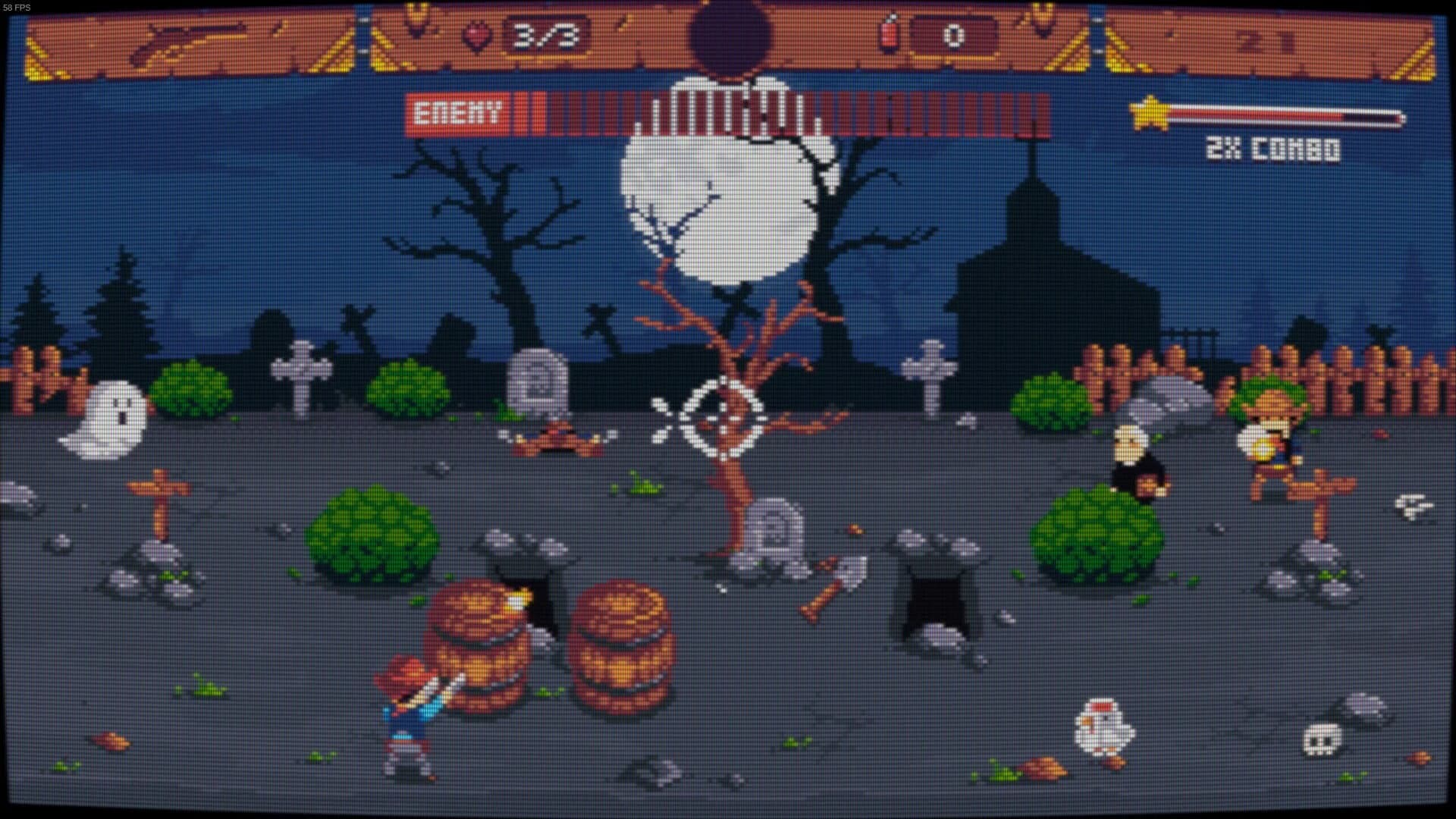Click the ENEMY health bar label
Viewport: 1456px width, 819px height.
point(456,111)
